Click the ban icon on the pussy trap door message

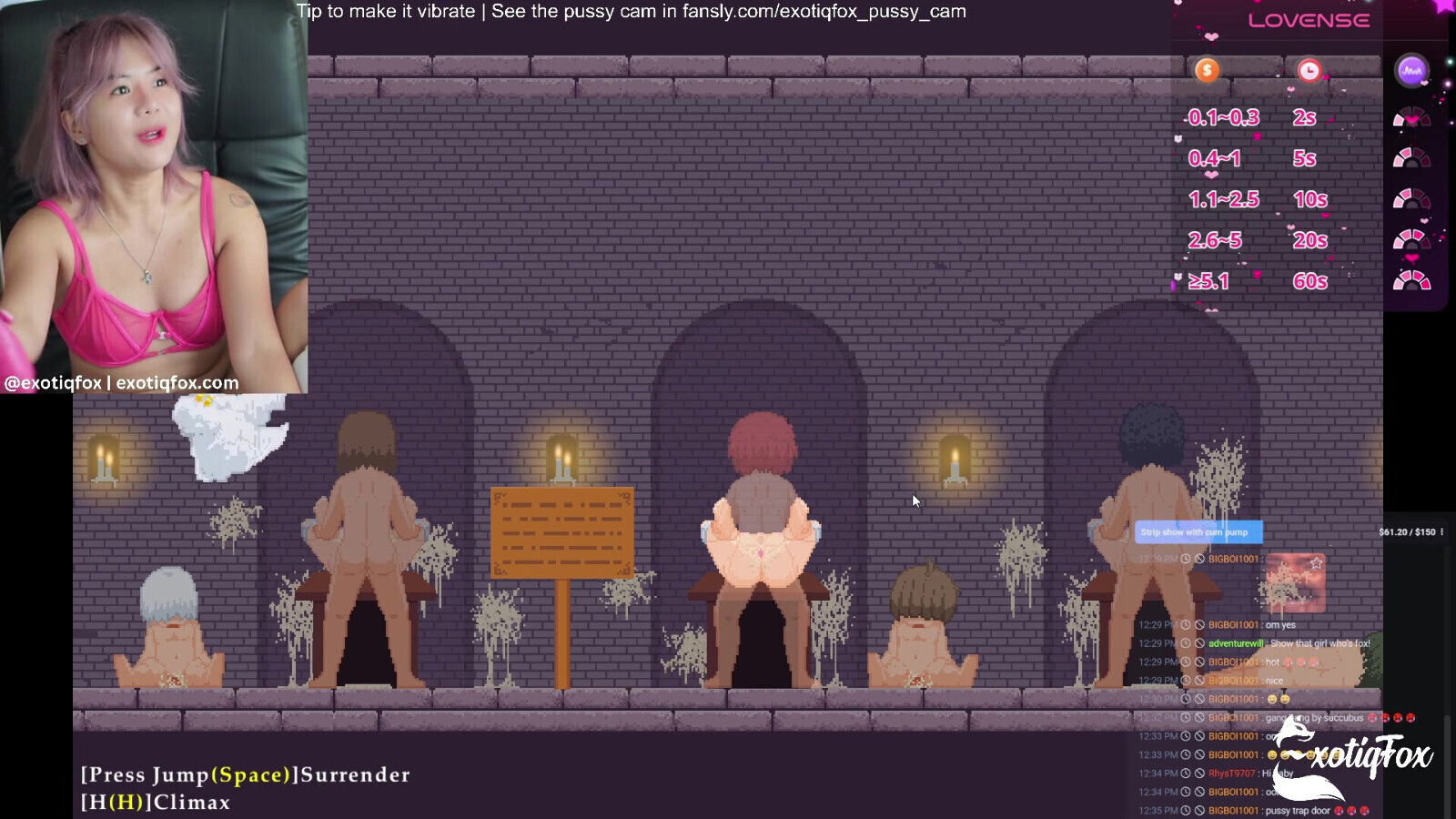1199,811
